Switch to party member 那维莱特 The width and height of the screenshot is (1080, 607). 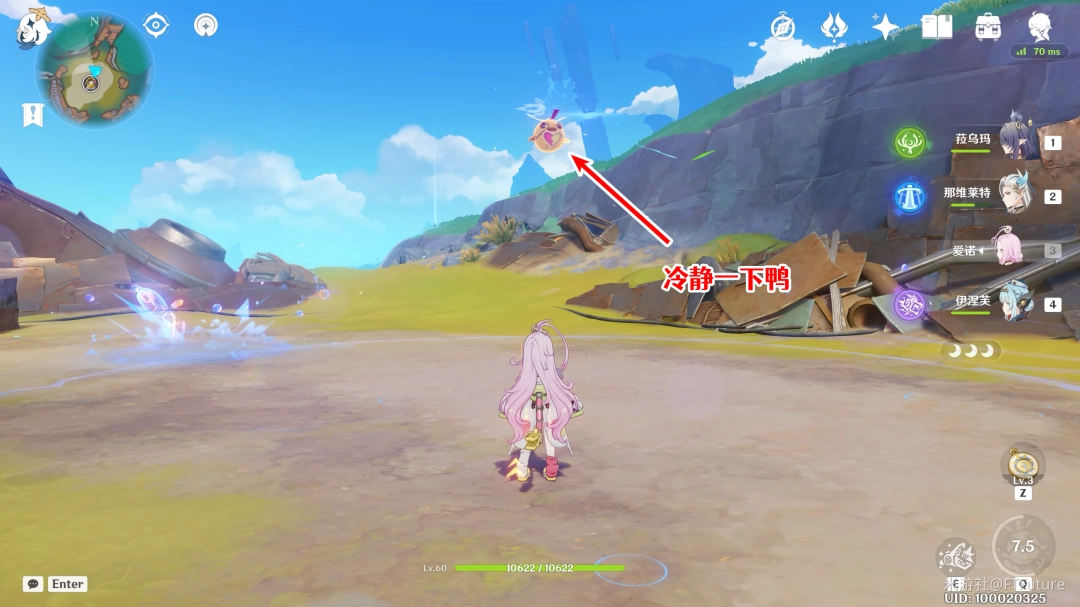pyautogui.click(x=1014, y=195)
